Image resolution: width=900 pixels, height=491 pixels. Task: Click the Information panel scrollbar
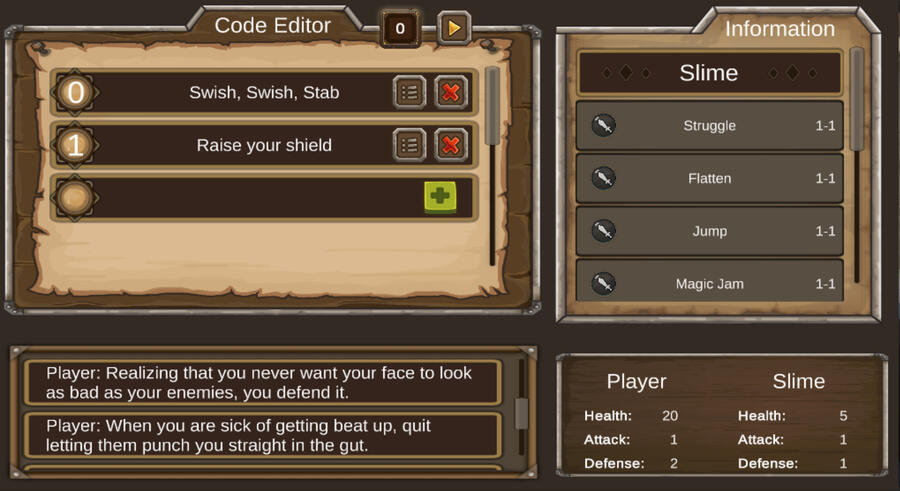pyautogui.click(x=857, y=100)
